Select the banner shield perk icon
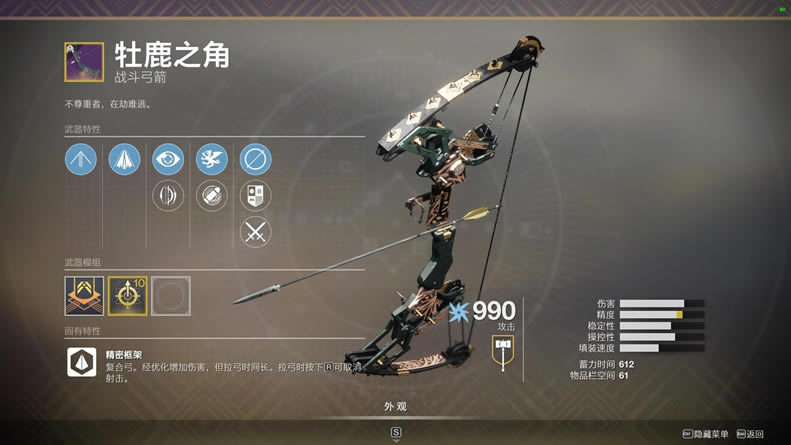The image size is (791, 445). [255, 196]
